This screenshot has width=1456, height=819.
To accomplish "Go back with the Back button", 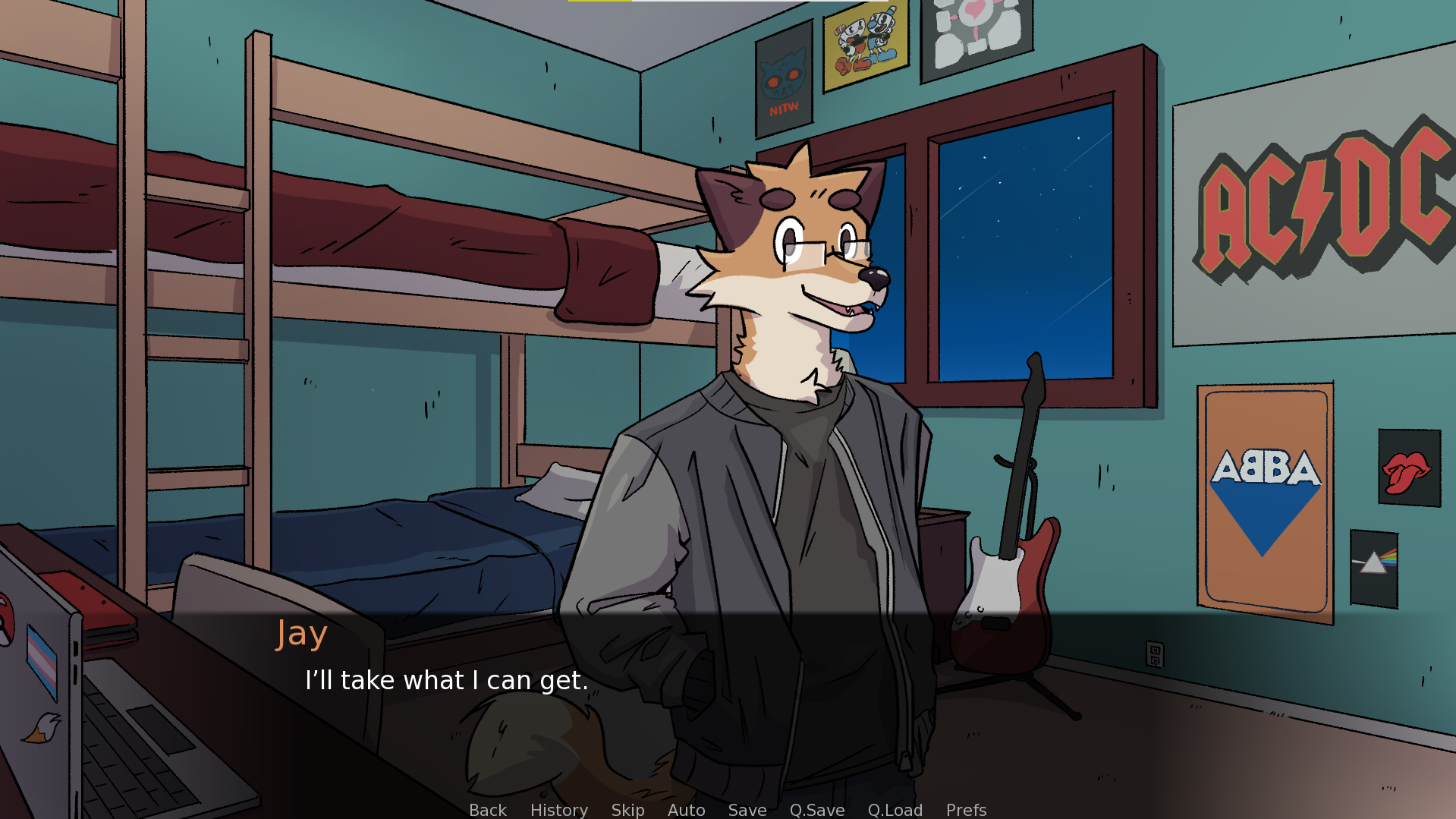I will tap(487, 810).
